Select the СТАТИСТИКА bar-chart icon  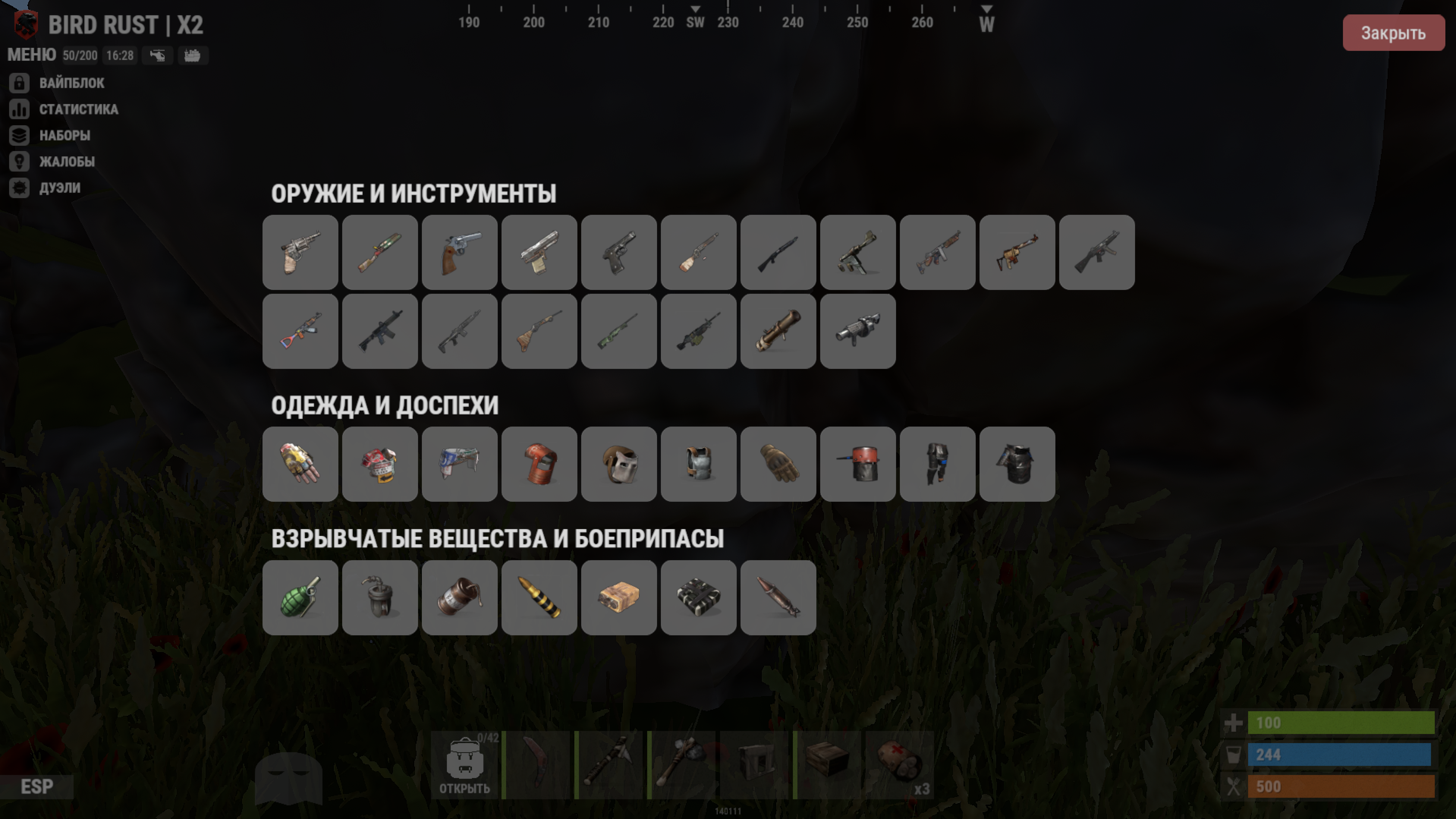coord(19,110)
